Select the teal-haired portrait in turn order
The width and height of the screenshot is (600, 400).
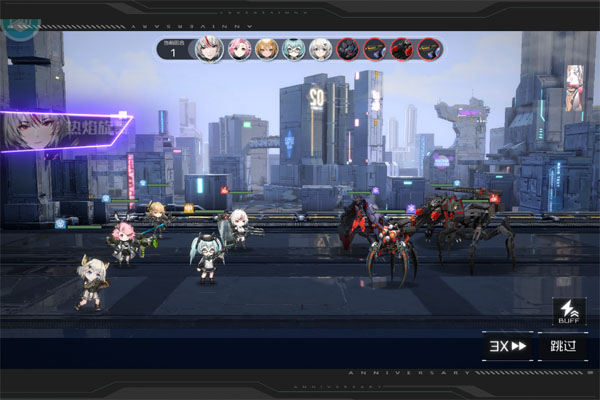(293, 49)
